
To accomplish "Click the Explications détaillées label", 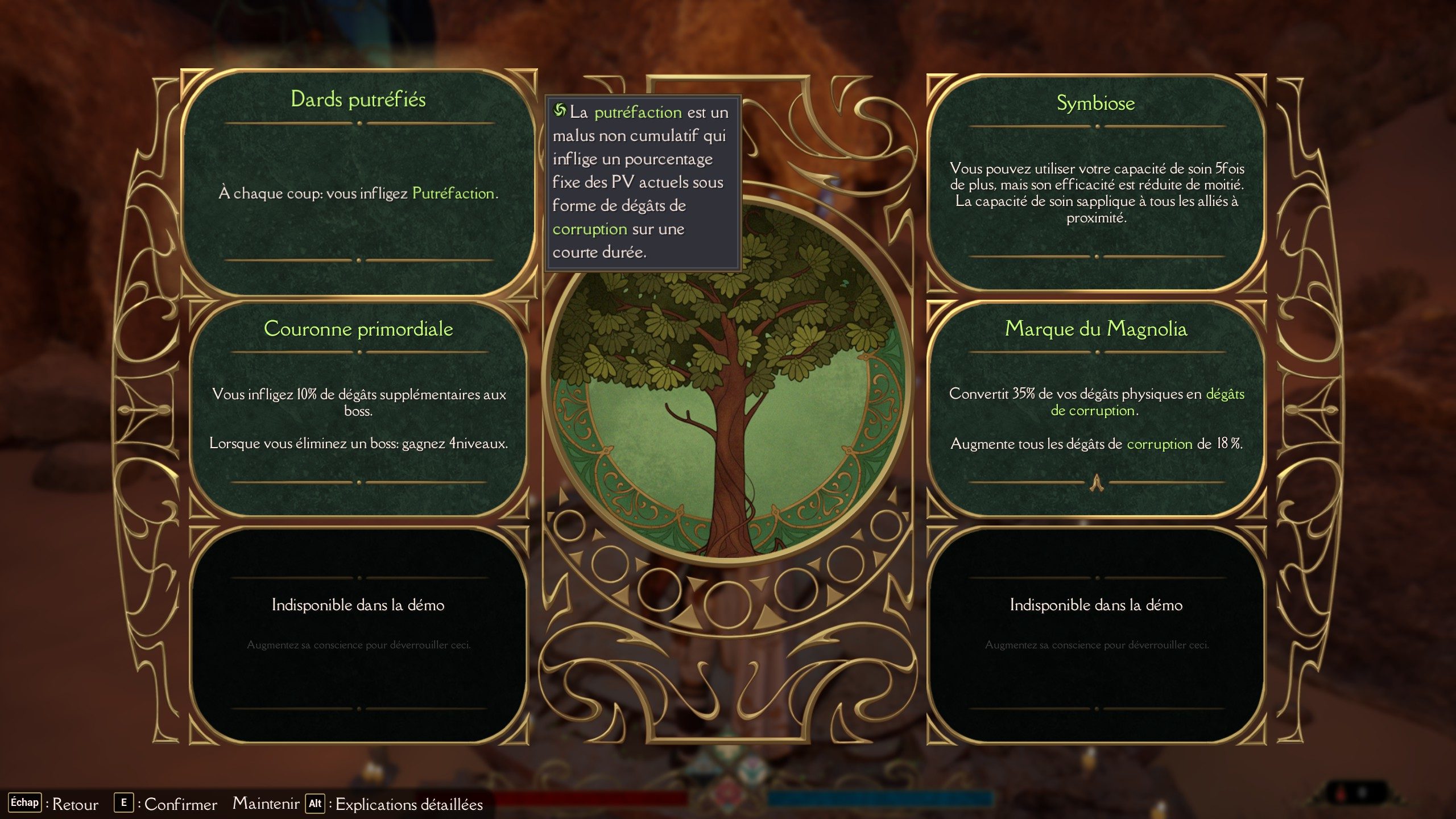I will pyautogui.click(x=409, y=804).
